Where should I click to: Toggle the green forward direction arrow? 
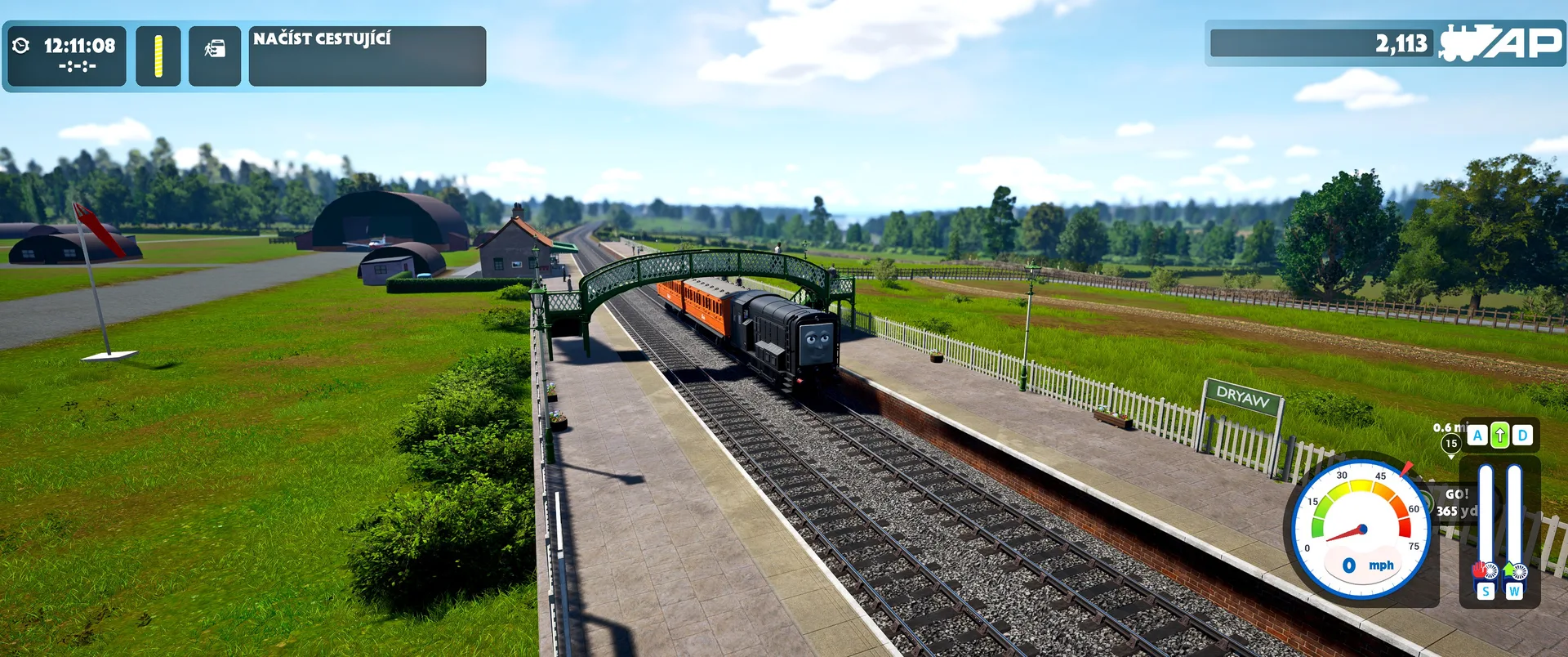1499,436
